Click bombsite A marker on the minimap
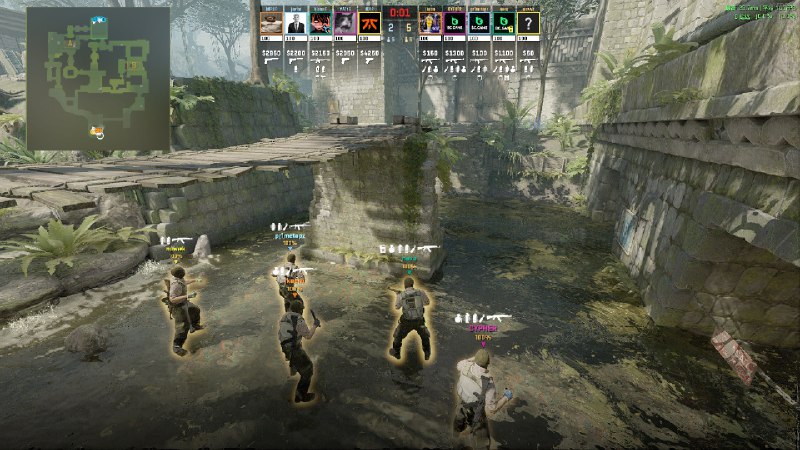The height and width of the screenshot is (450, 800). pos(68,44)
